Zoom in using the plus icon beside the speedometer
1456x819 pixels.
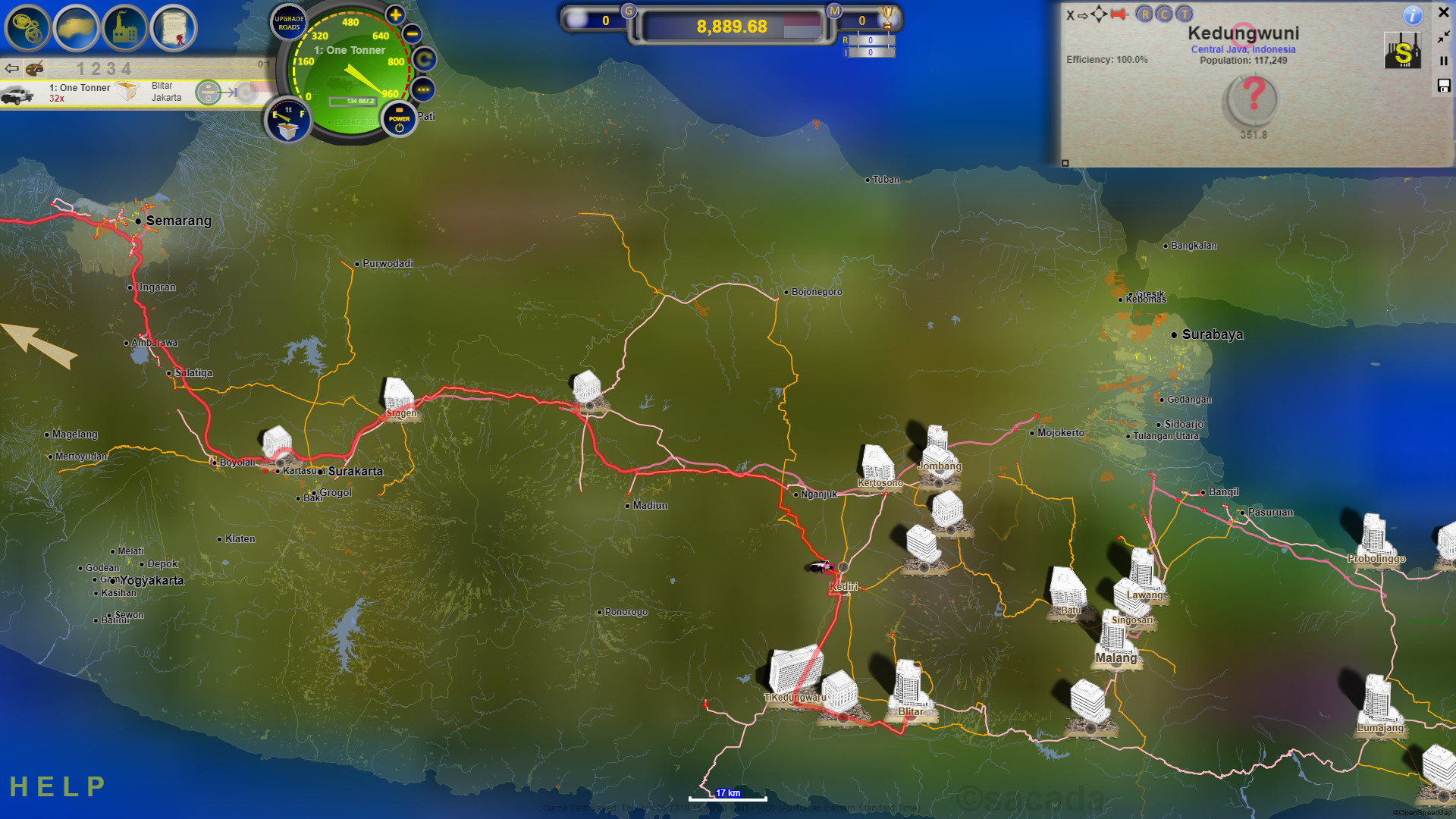point(394,15)
